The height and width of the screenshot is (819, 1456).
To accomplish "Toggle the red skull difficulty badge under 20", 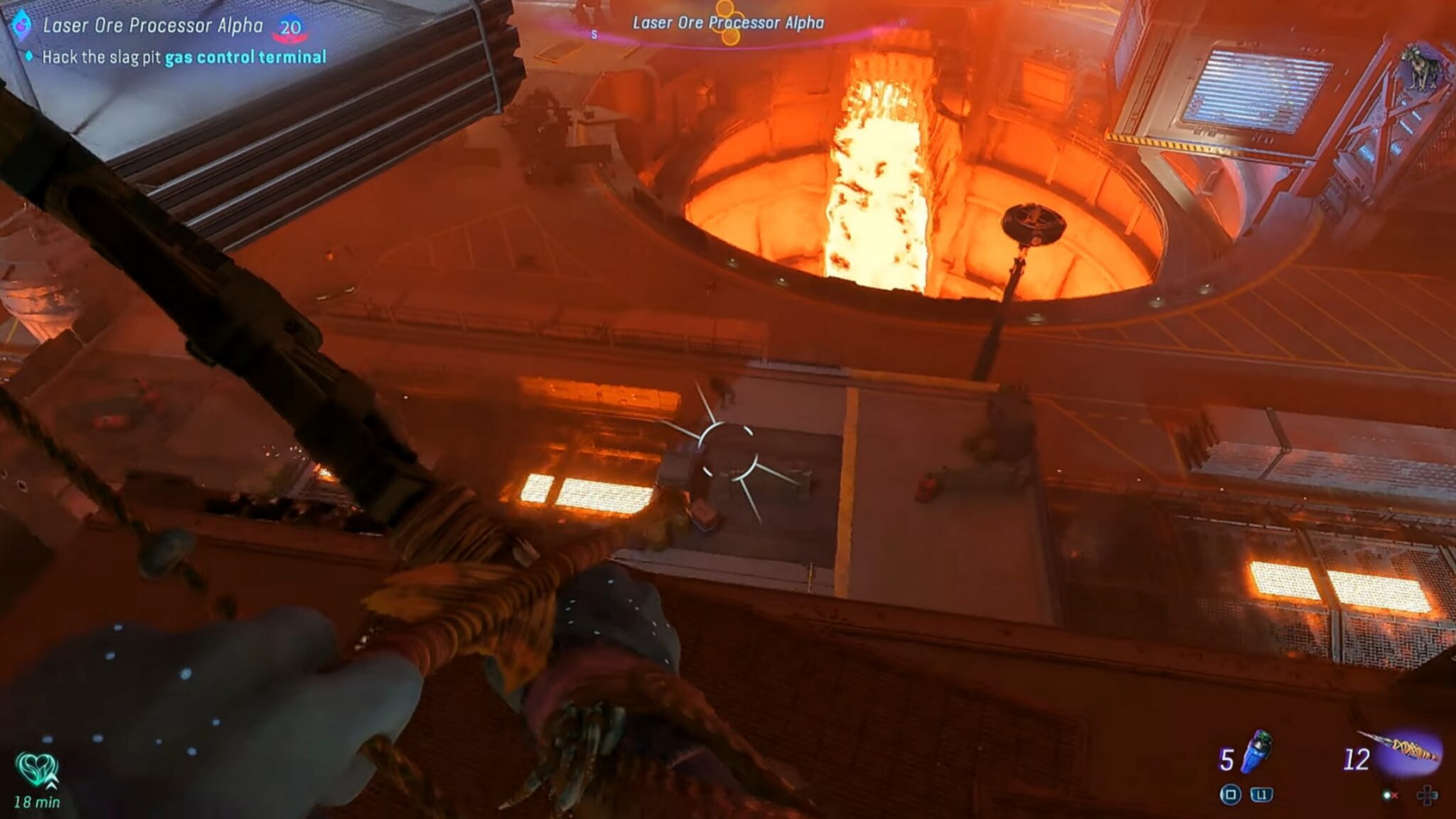I will point(289,37).
